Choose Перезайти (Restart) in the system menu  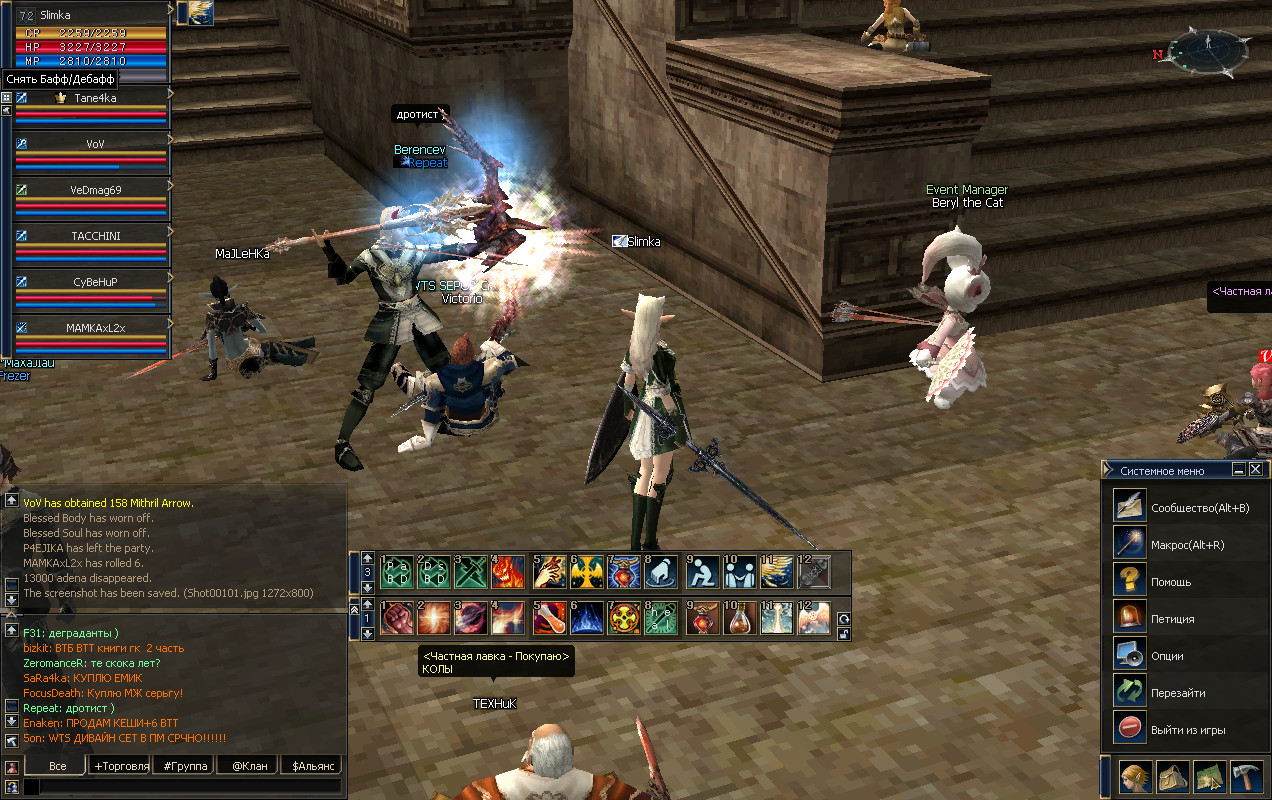pos(1130,691)
